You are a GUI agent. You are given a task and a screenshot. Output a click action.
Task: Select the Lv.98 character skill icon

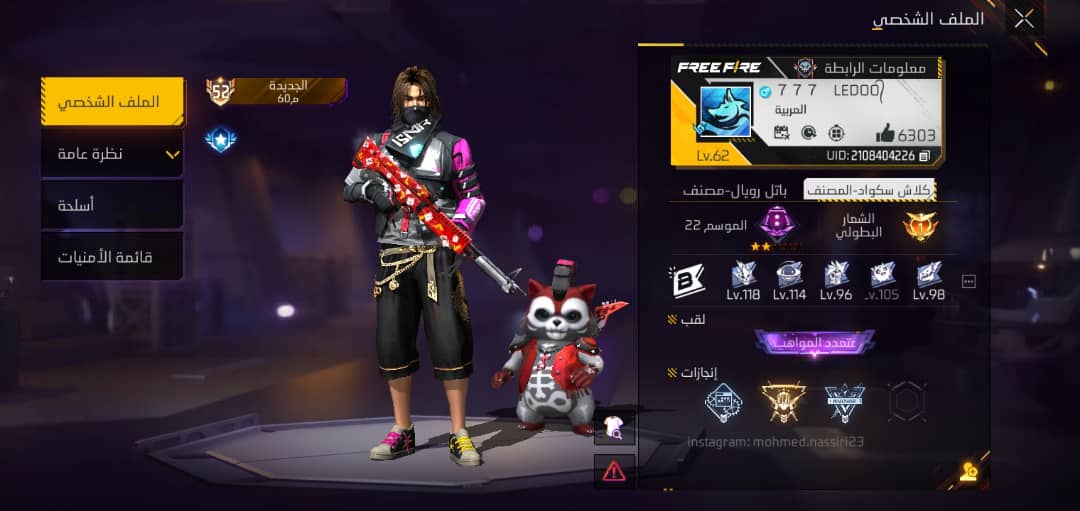coord(929,280)
